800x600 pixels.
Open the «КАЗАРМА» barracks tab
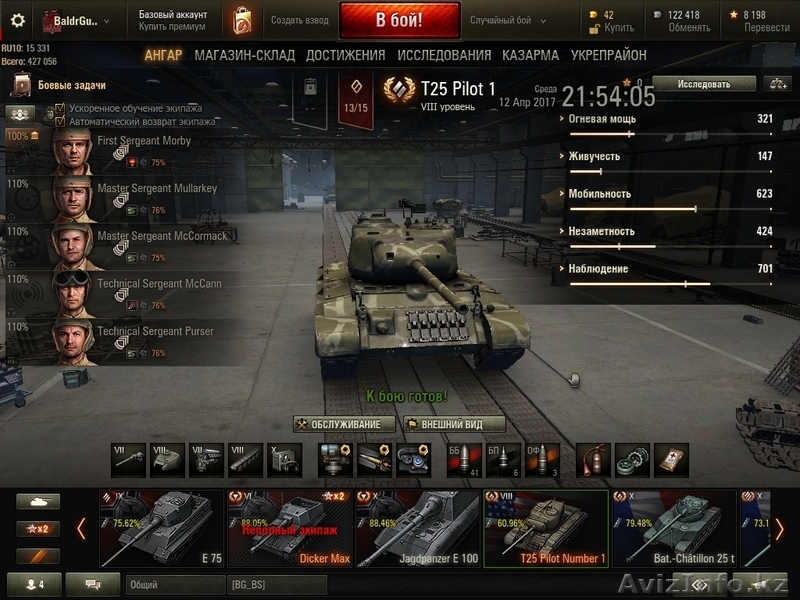(531, 55)
